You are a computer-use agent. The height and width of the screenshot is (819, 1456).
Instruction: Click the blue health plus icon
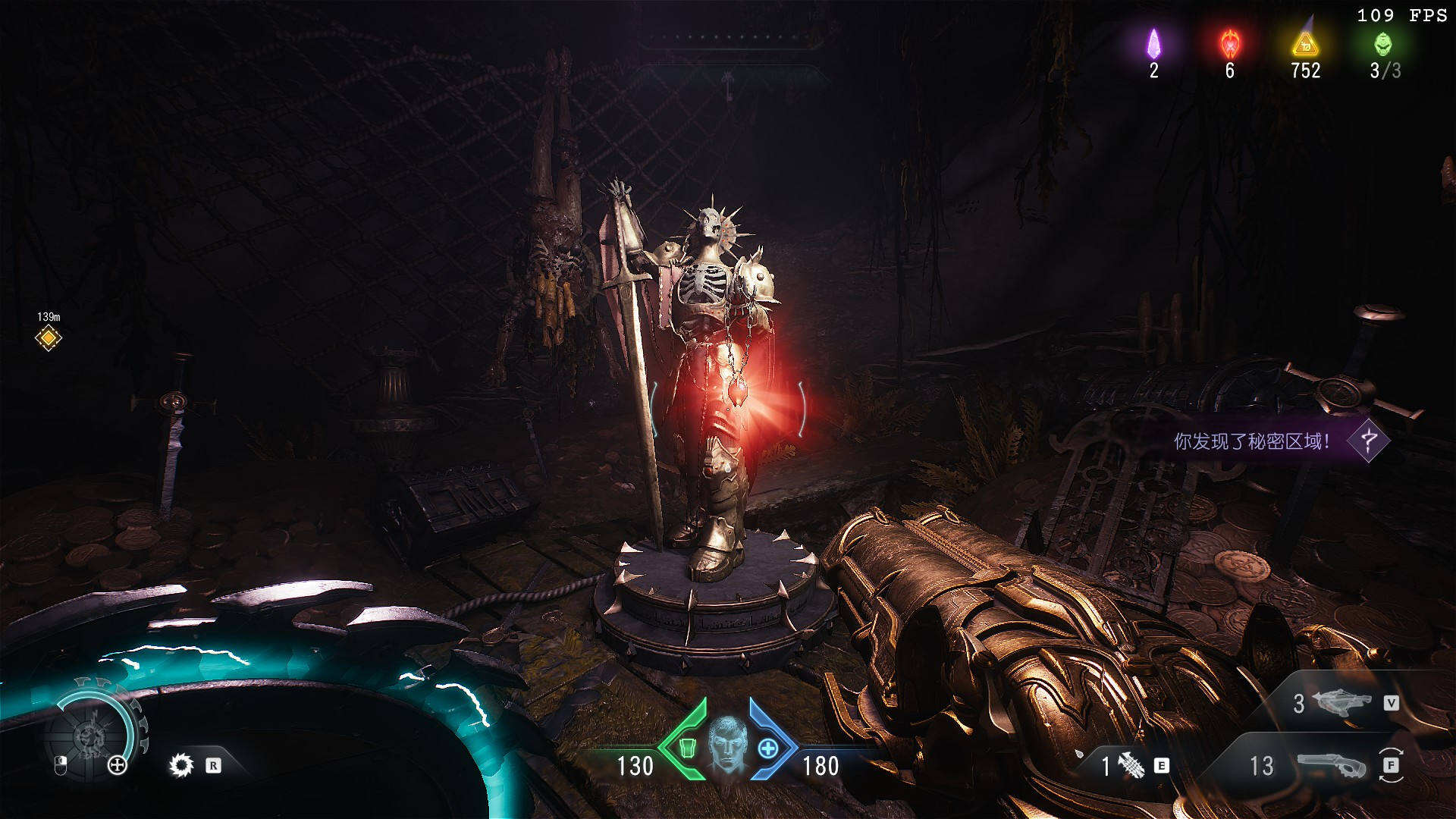pyautogui.click(x=767, y=748)
